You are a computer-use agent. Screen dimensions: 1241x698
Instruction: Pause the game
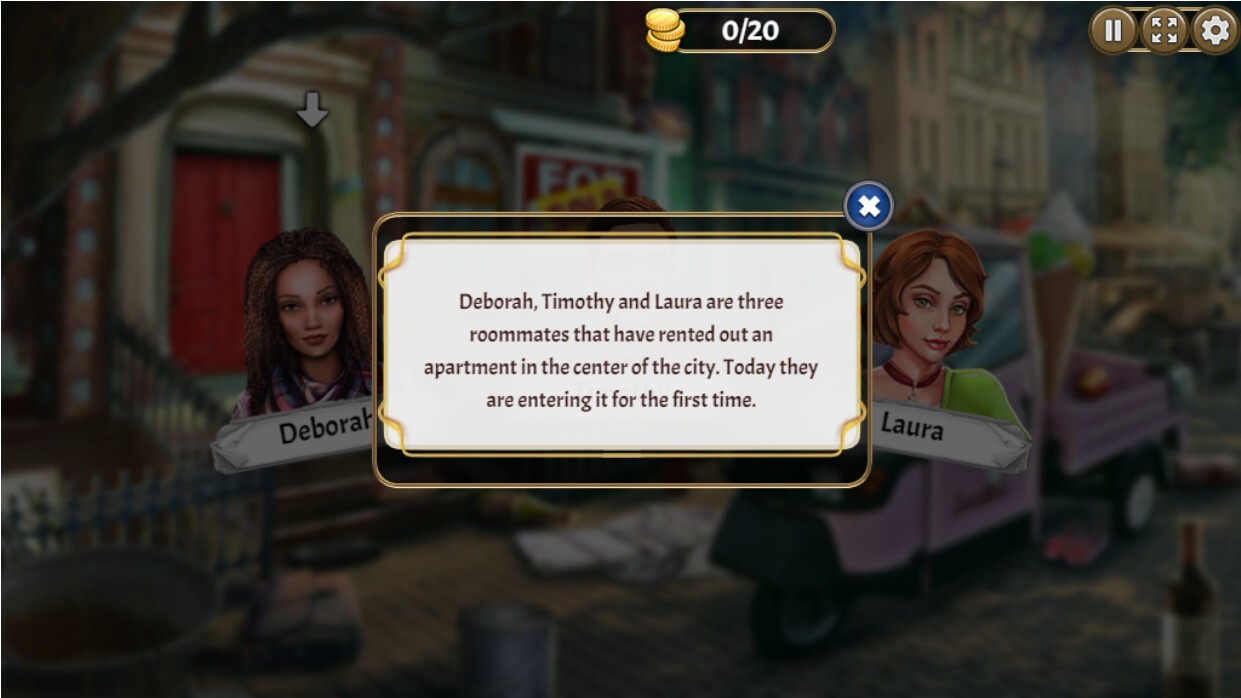1112,31
